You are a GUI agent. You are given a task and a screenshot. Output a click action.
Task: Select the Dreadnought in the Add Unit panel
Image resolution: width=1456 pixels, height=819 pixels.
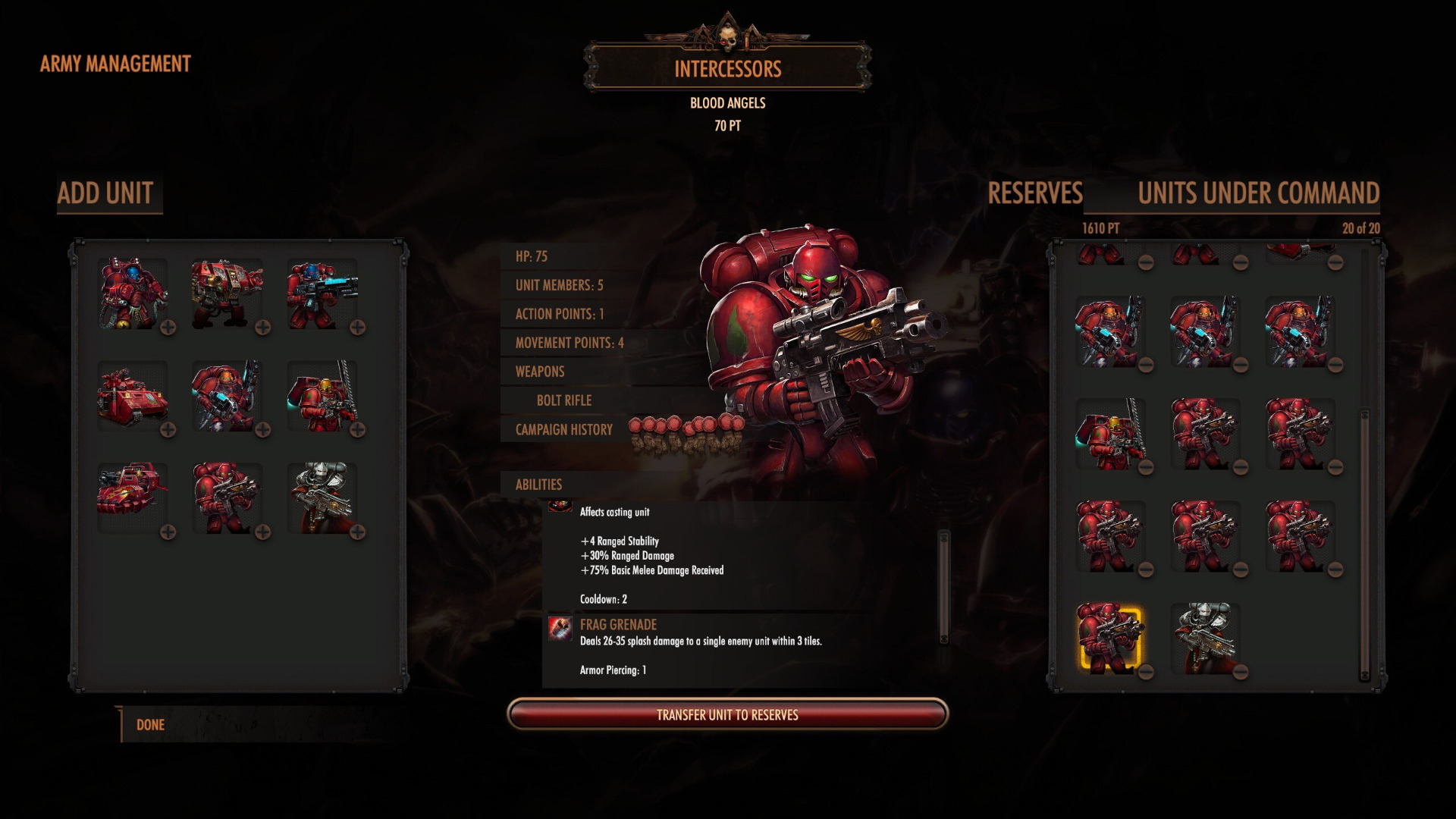[x=226, y=293]
